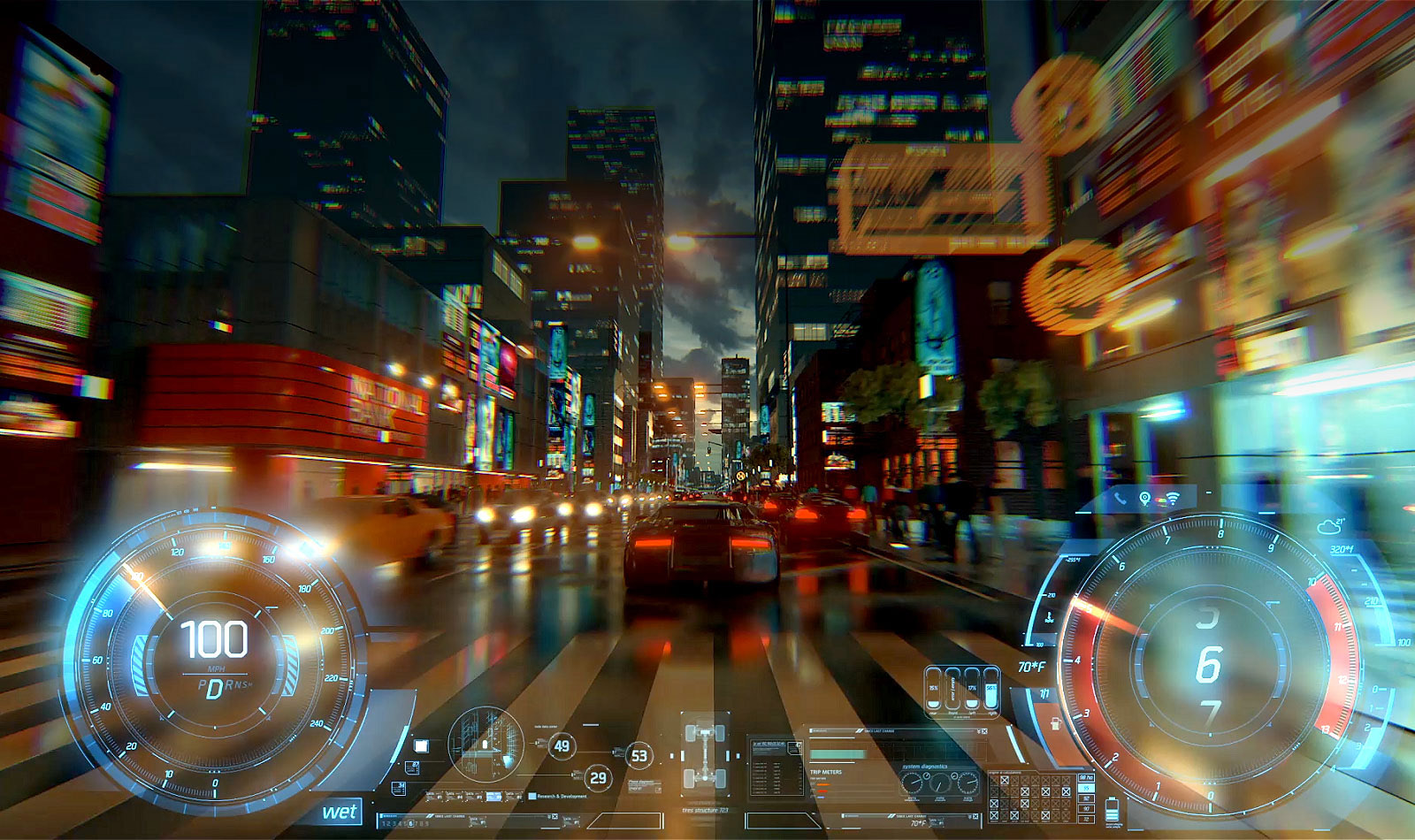The height and width of the screenshot is (840, 1415).
Task: Switch to the system diagnostics view
Action: coord(926,766)
